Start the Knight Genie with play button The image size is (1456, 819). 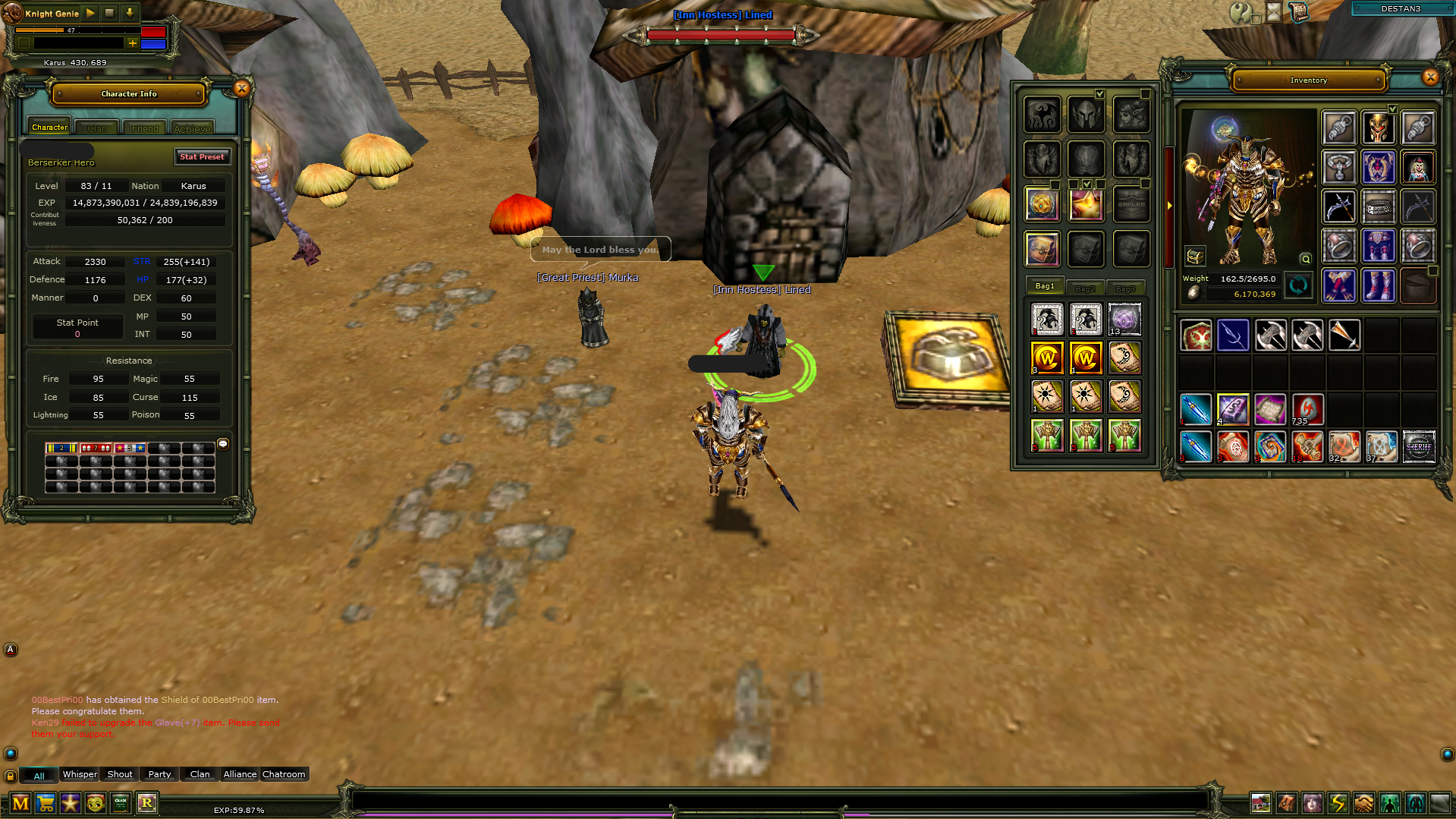pos(90,13)
